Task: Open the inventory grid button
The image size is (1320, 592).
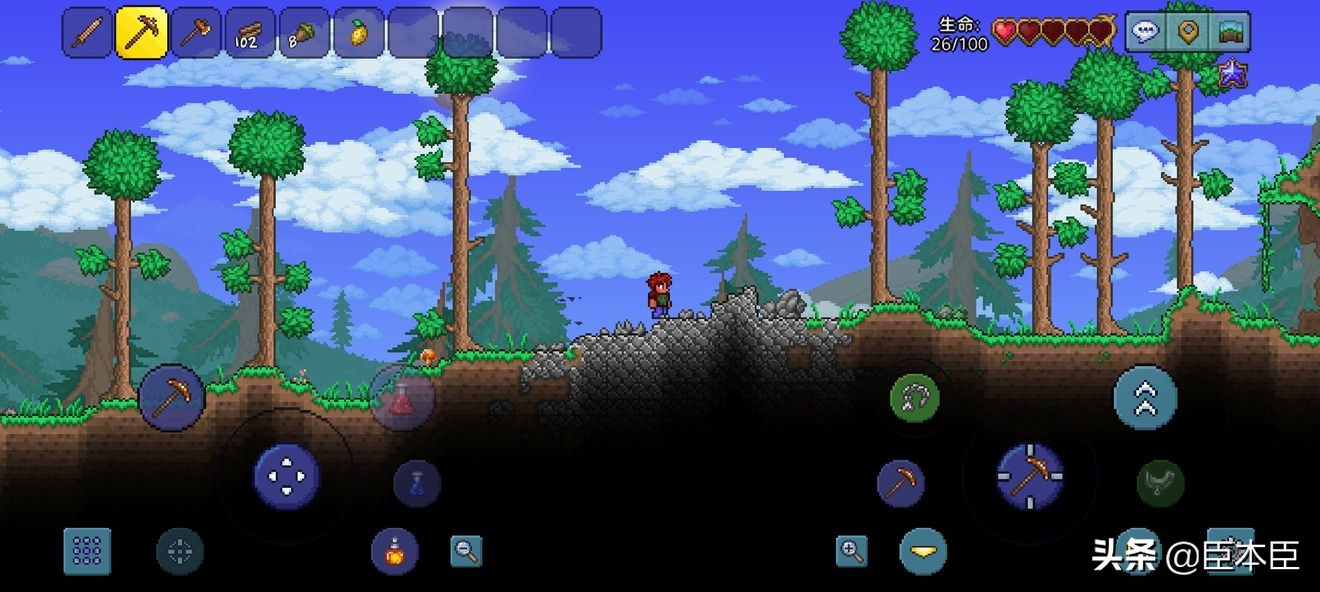Action: pos(87,551)
